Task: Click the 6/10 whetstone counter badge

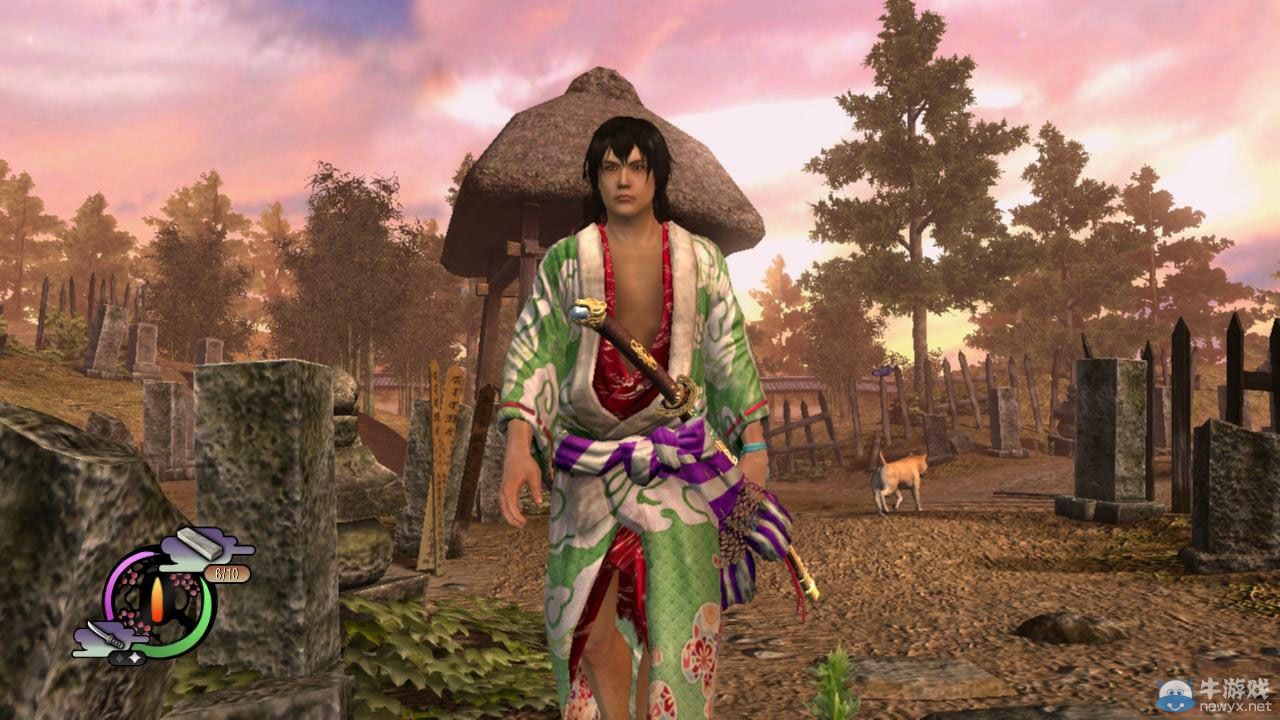Action: (x=227, y=573)
